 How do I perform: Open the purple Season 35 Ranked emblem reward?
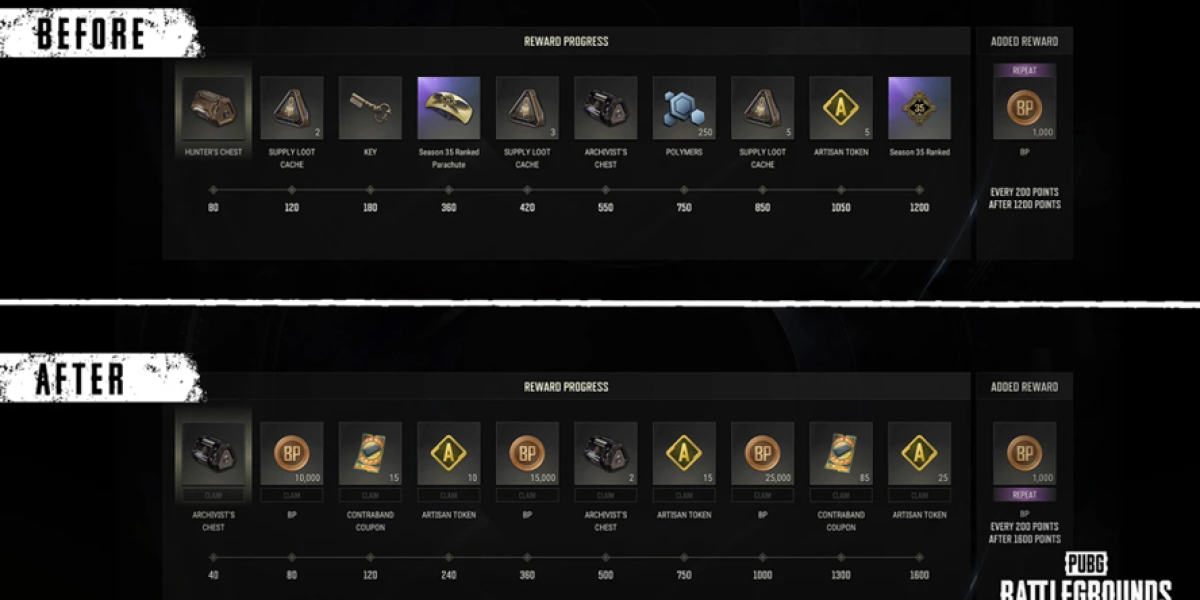point(919,108)
